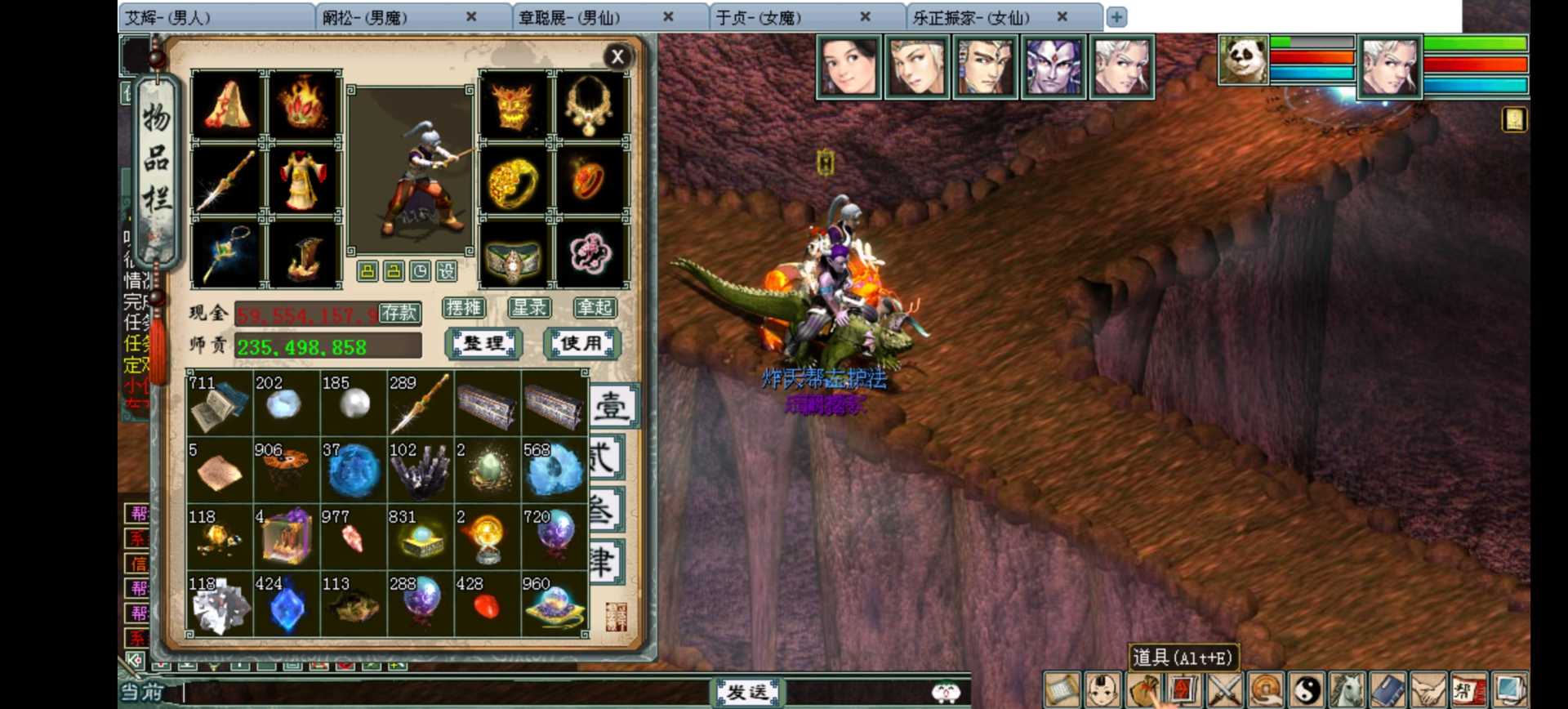1568x709 pixels.
Task: Select the red gem stack of 428
Action: click(488, 605)
